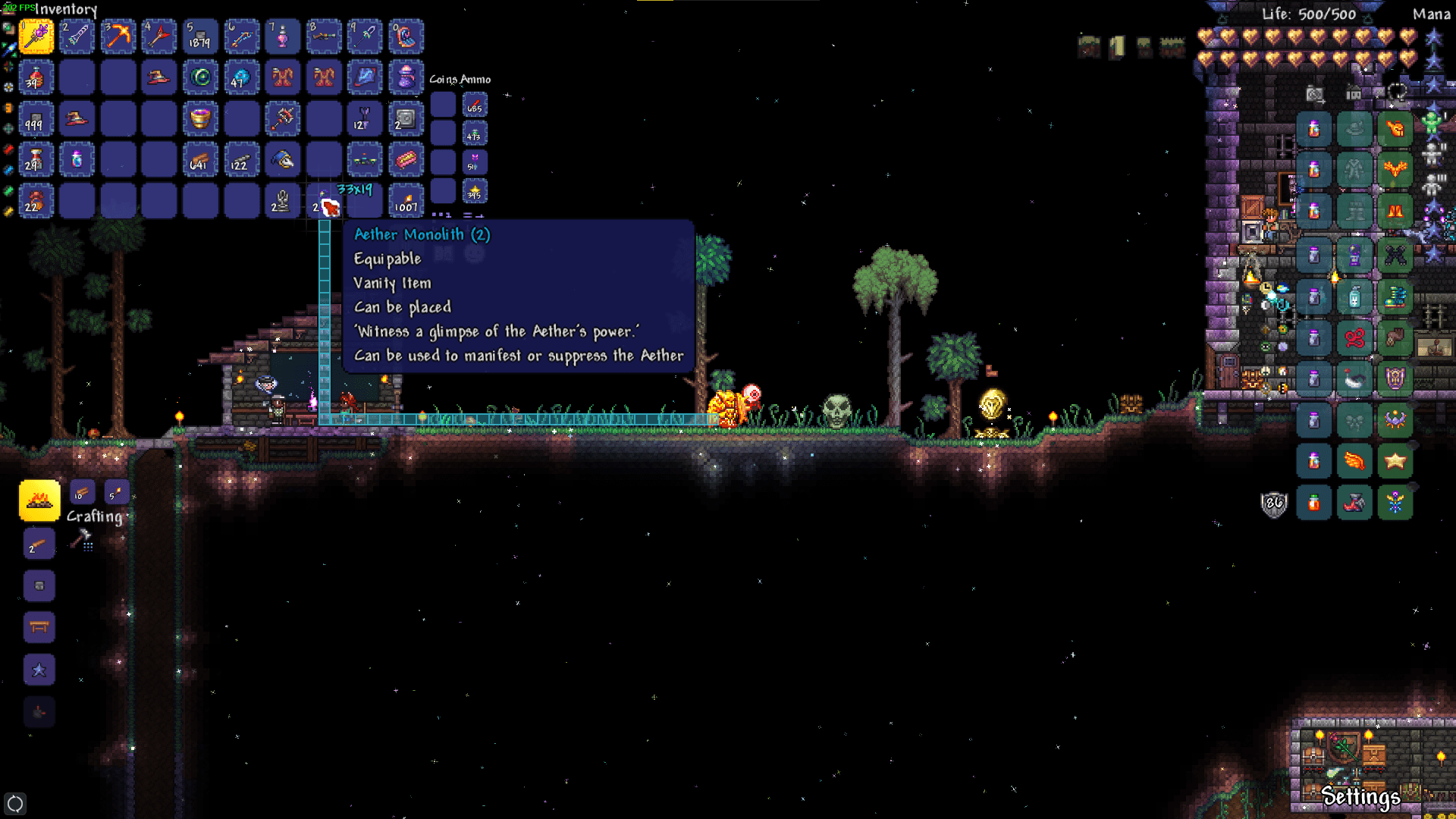Screen dimensions: 1456x819
Task: Click the workbench recipe in the crafting list
Action: 39,627
